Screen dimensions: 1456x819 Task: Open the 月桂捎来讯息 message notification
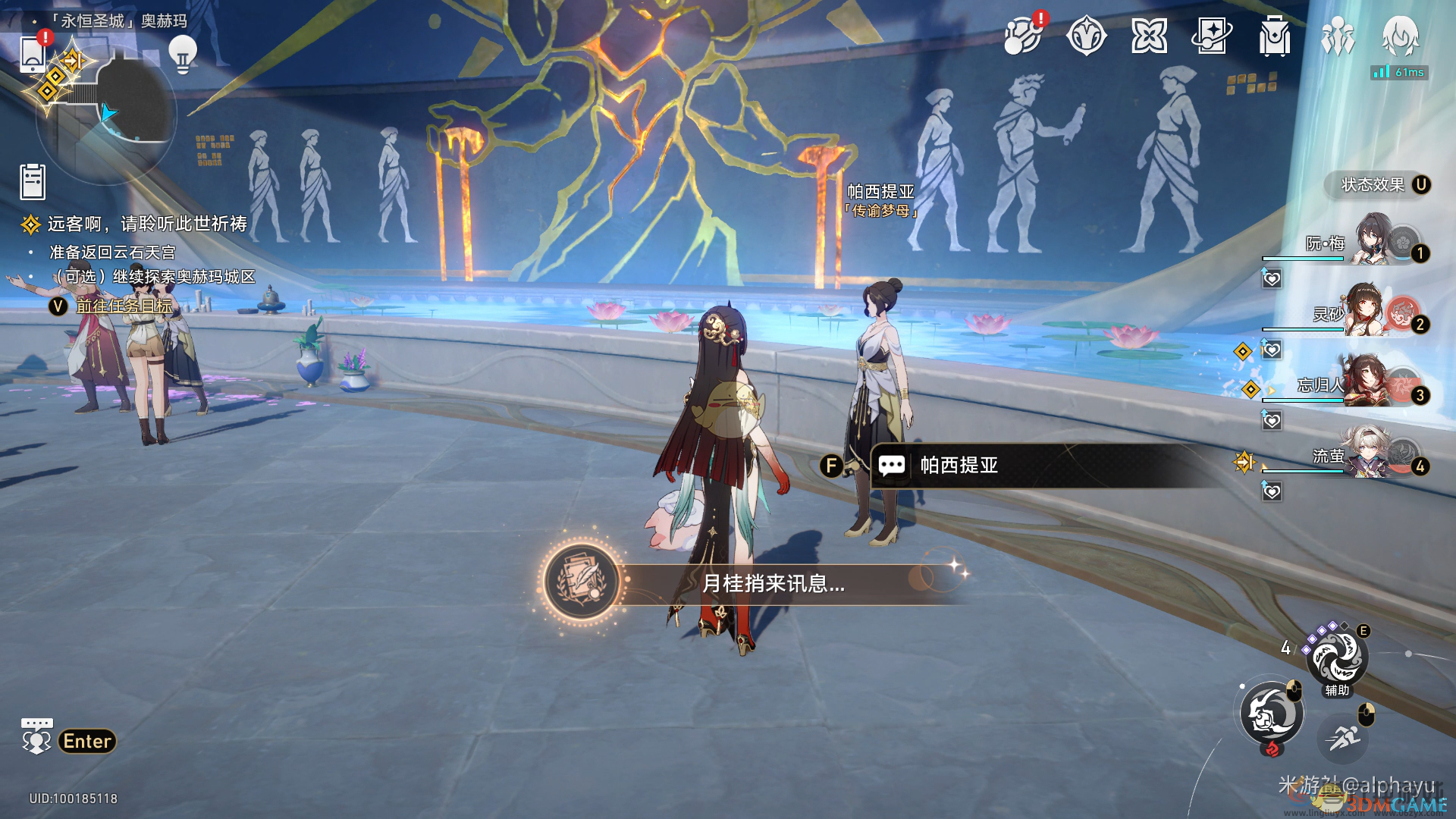tap(758, 583)
